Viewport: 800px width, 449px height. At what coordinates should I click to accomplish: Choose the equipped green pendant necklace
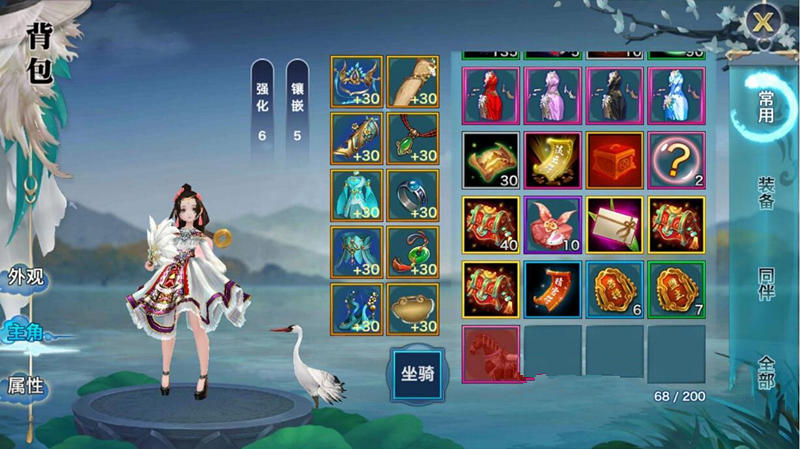tap(412, 138)
